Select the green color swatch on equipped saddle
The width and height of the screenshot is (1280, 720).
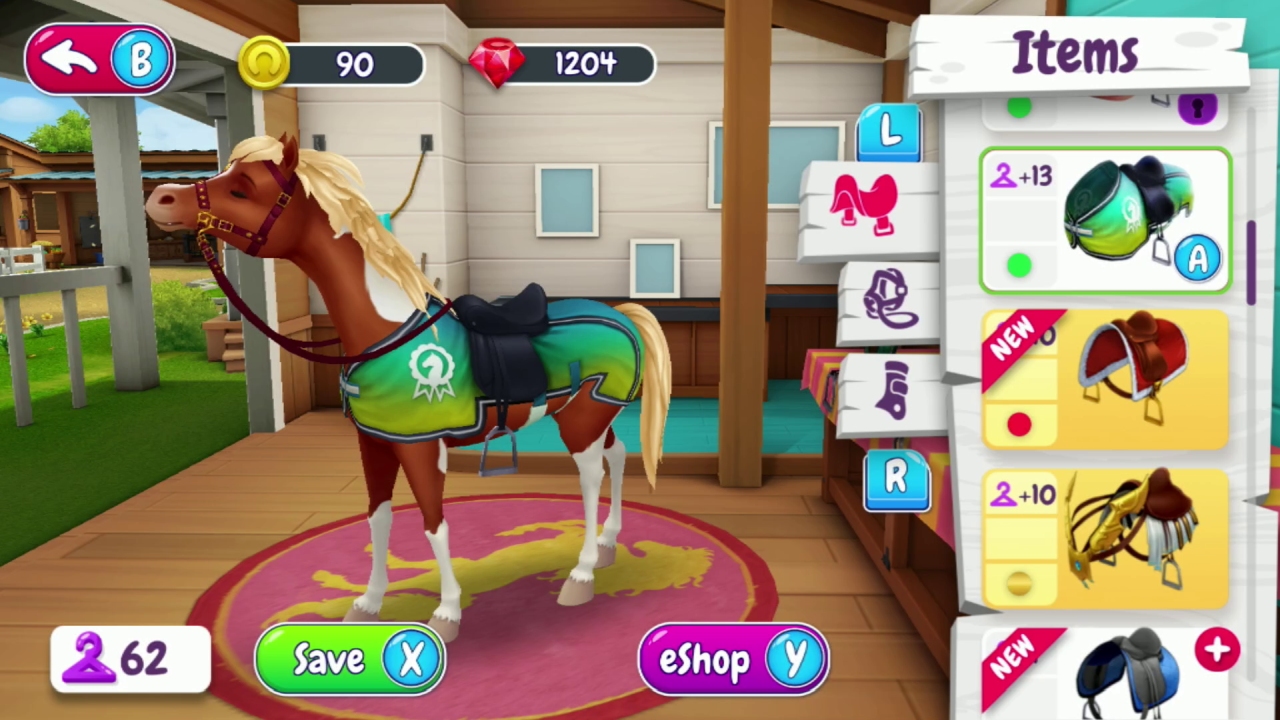(x=1018, y=264)
